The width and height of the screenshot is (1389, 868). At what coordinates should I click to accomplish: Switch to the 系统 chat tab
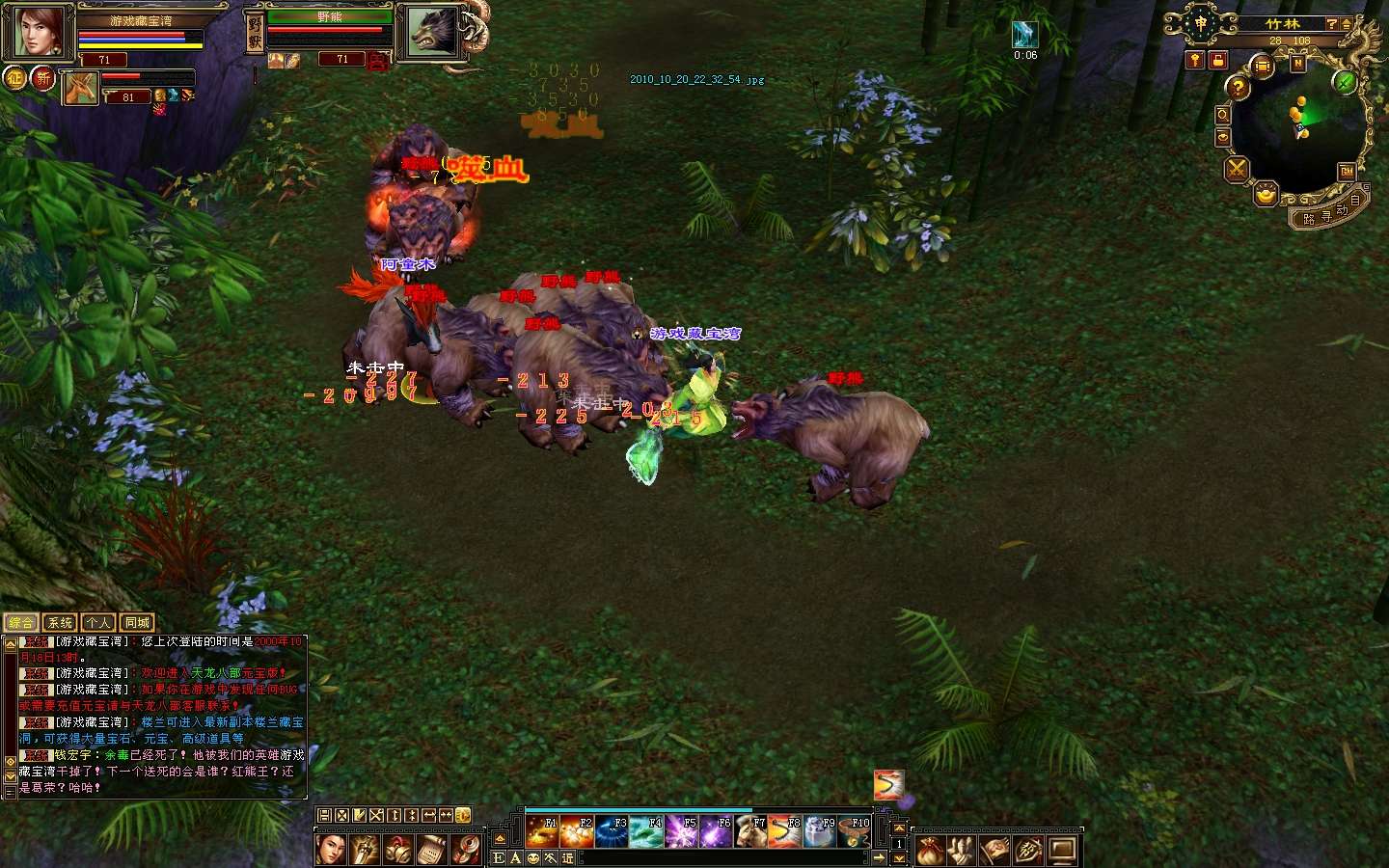point(60,623)
